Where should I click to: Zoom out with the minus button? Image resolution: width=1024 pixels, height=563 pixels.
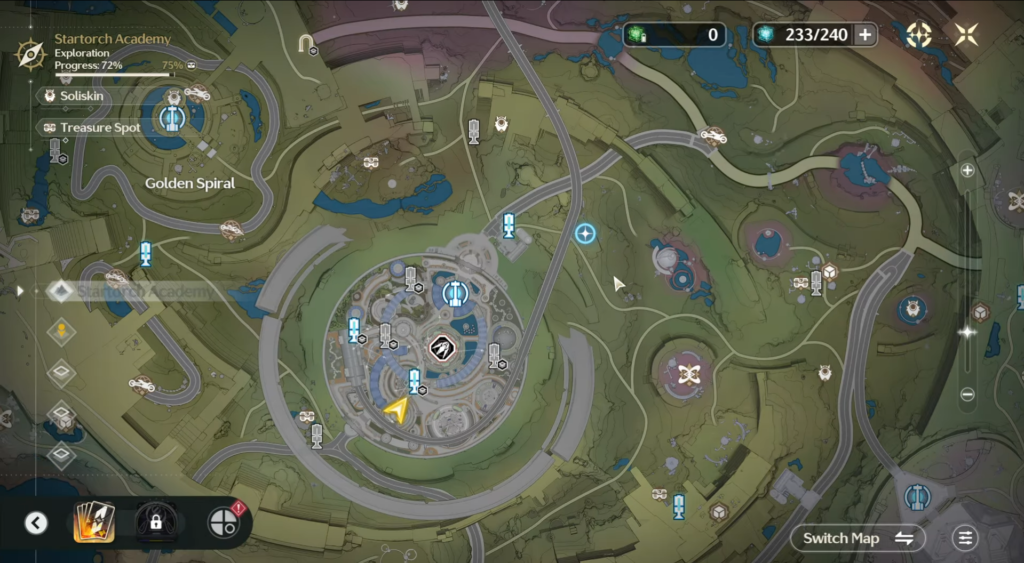(967, 394)
